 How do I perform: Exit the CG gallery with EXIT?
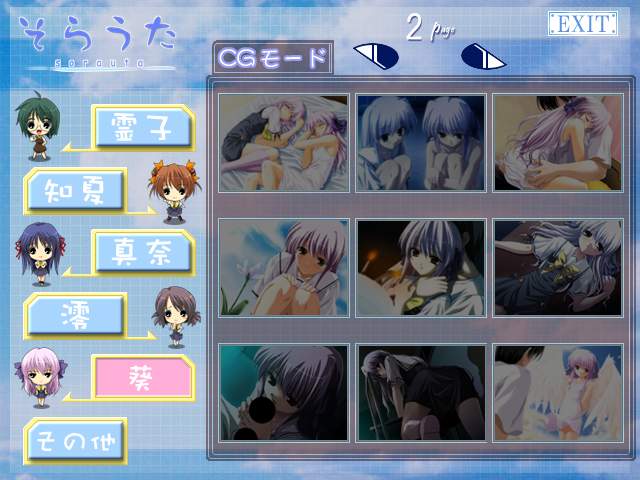pos(582,25)
